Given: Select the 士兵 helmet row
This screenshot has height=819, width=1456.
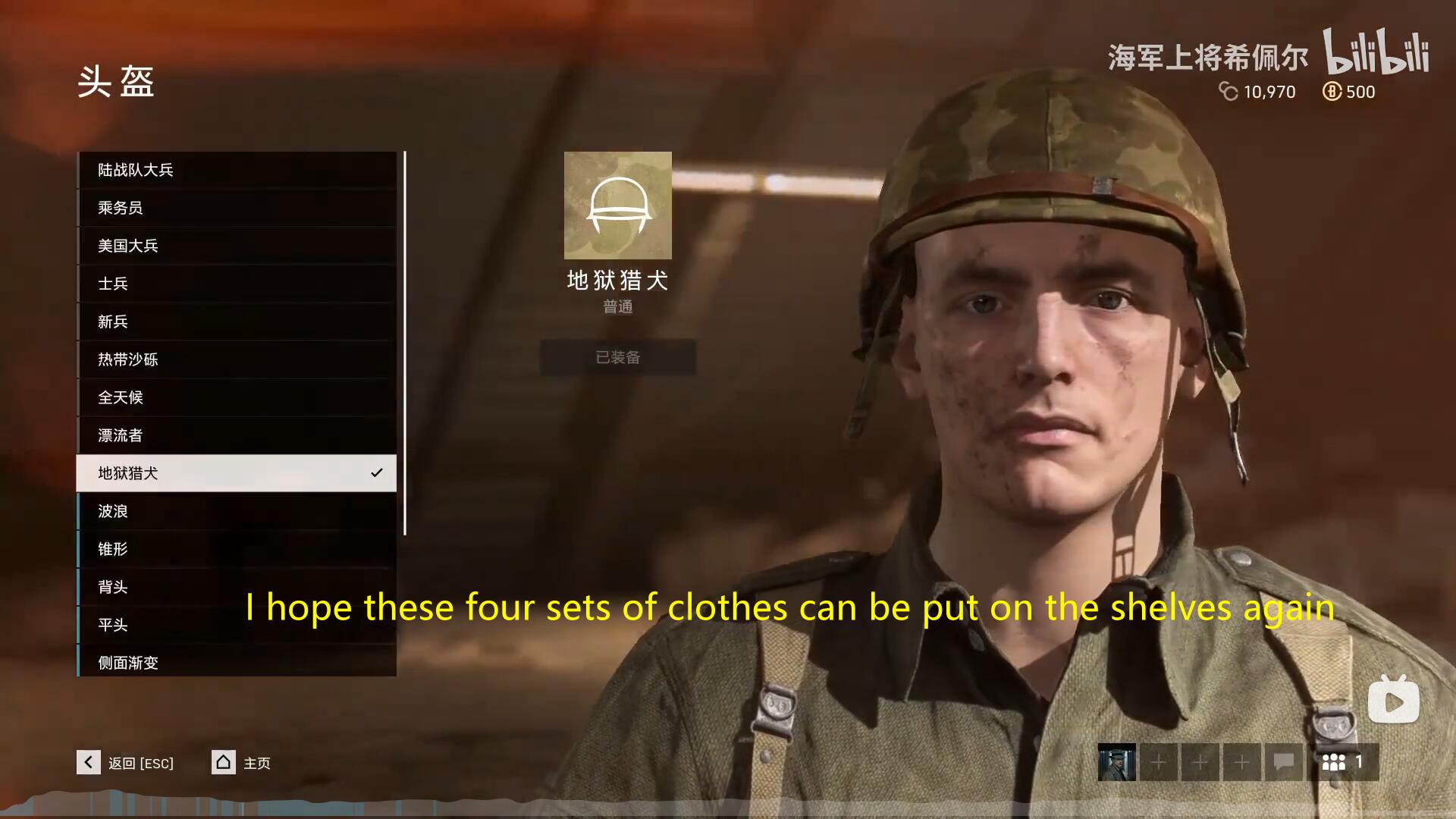Looking at the screenshot, I should click(236, 284).
